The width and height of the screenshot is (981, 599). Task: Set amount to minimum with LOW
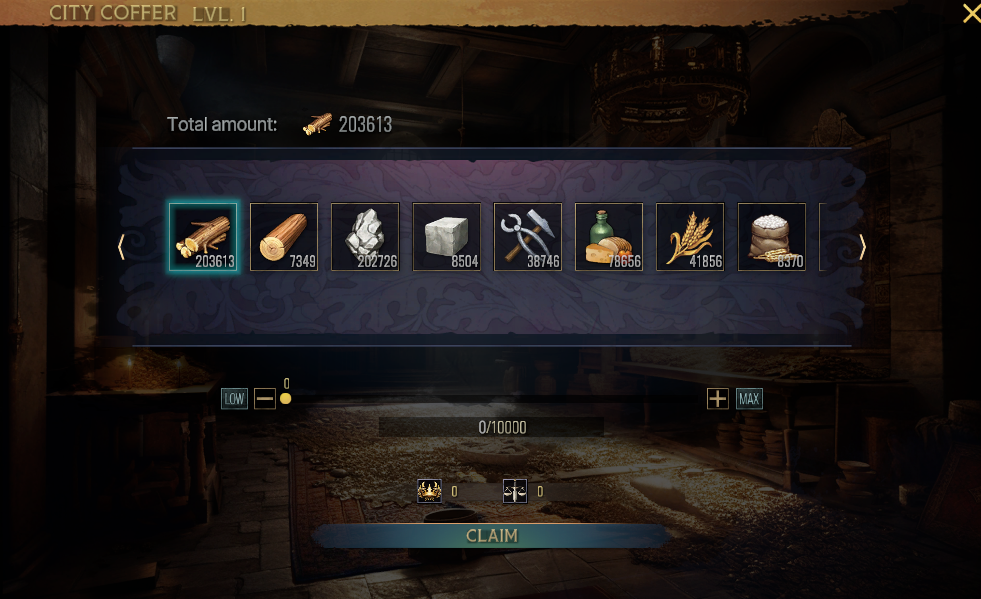click(234, 399)
